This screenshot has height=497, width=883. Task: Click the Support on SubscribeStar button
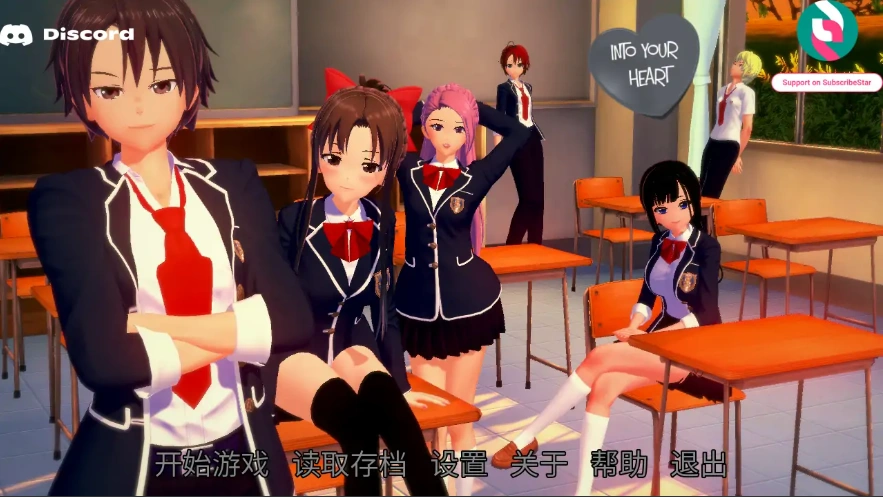pos(826,82)
